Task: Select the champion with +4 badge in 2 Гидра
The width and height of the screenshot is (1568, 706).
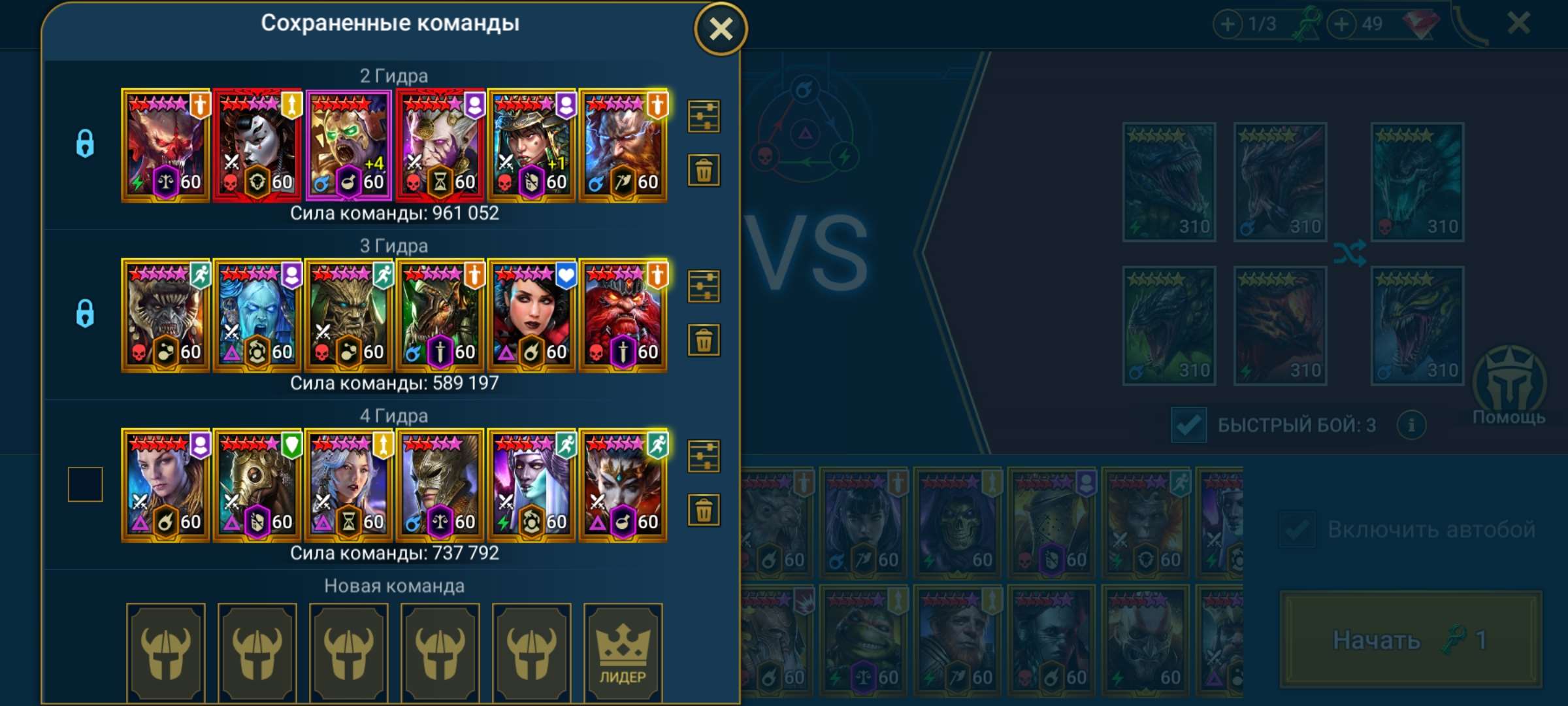Action: pyautogui.click(x=348, y=143)
